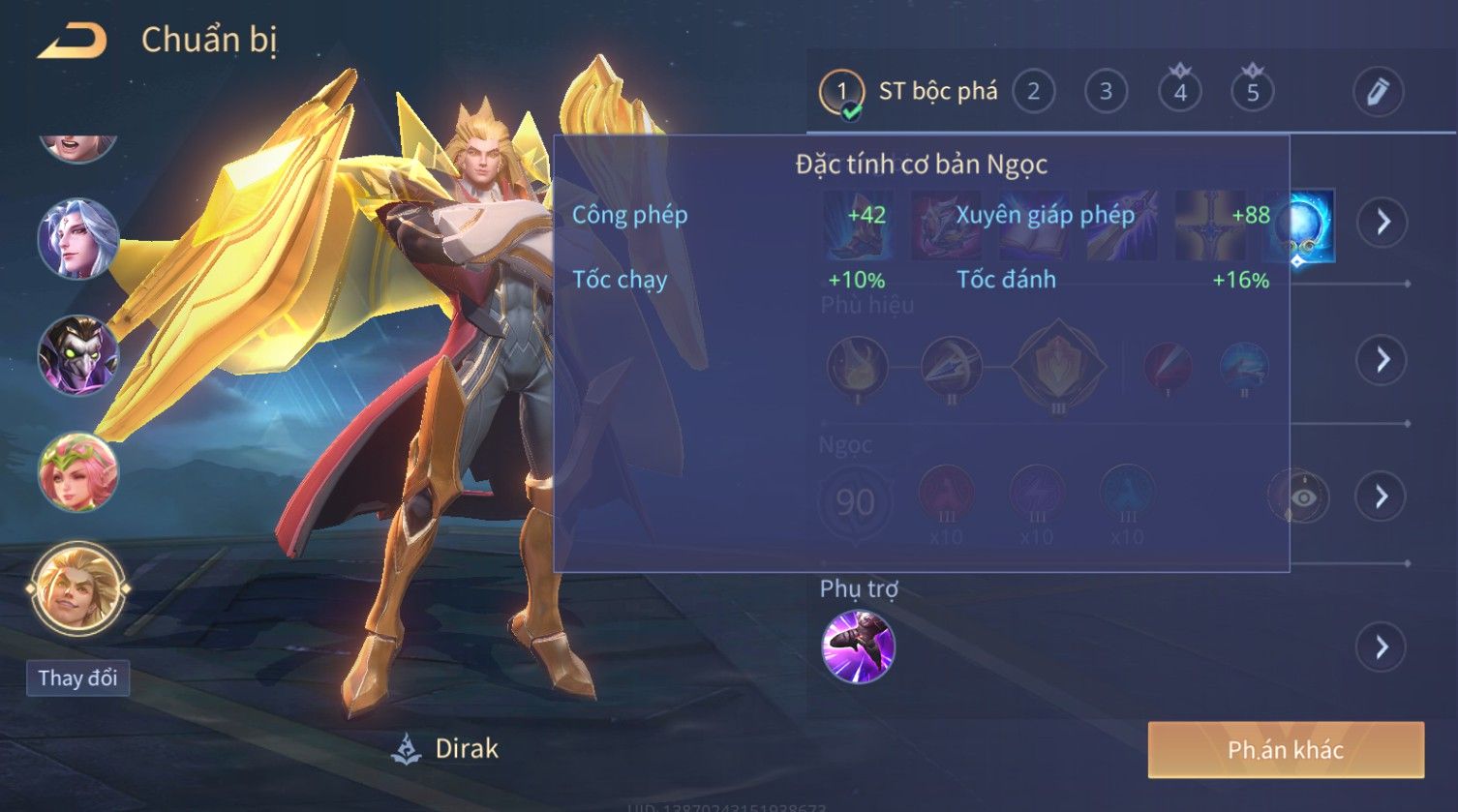Edit loadout with the pencil icon
Viewport: 1458px width, 812px height.
pos(1378,92)
